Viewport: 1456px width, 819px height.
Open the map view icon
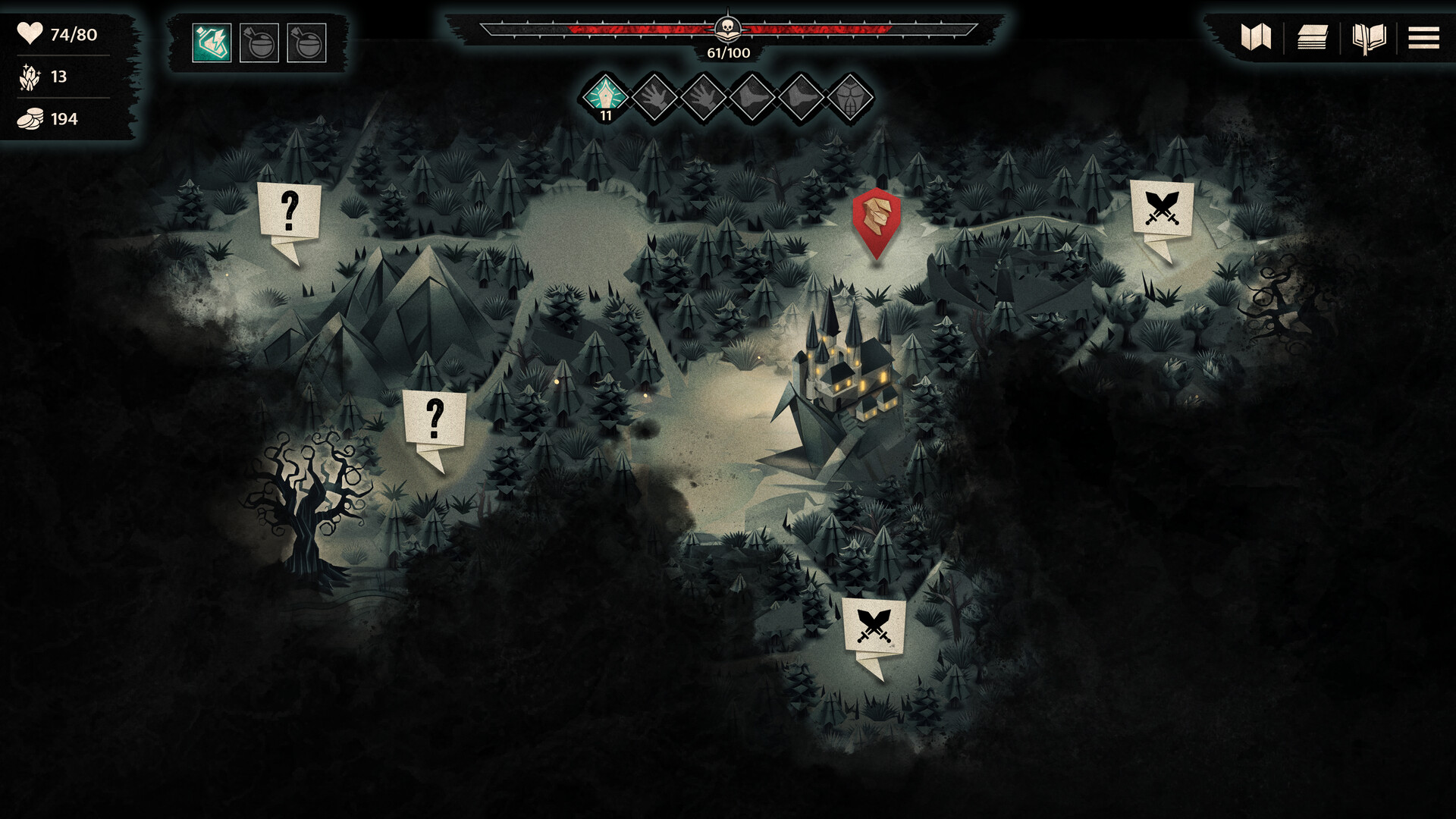1256,36
